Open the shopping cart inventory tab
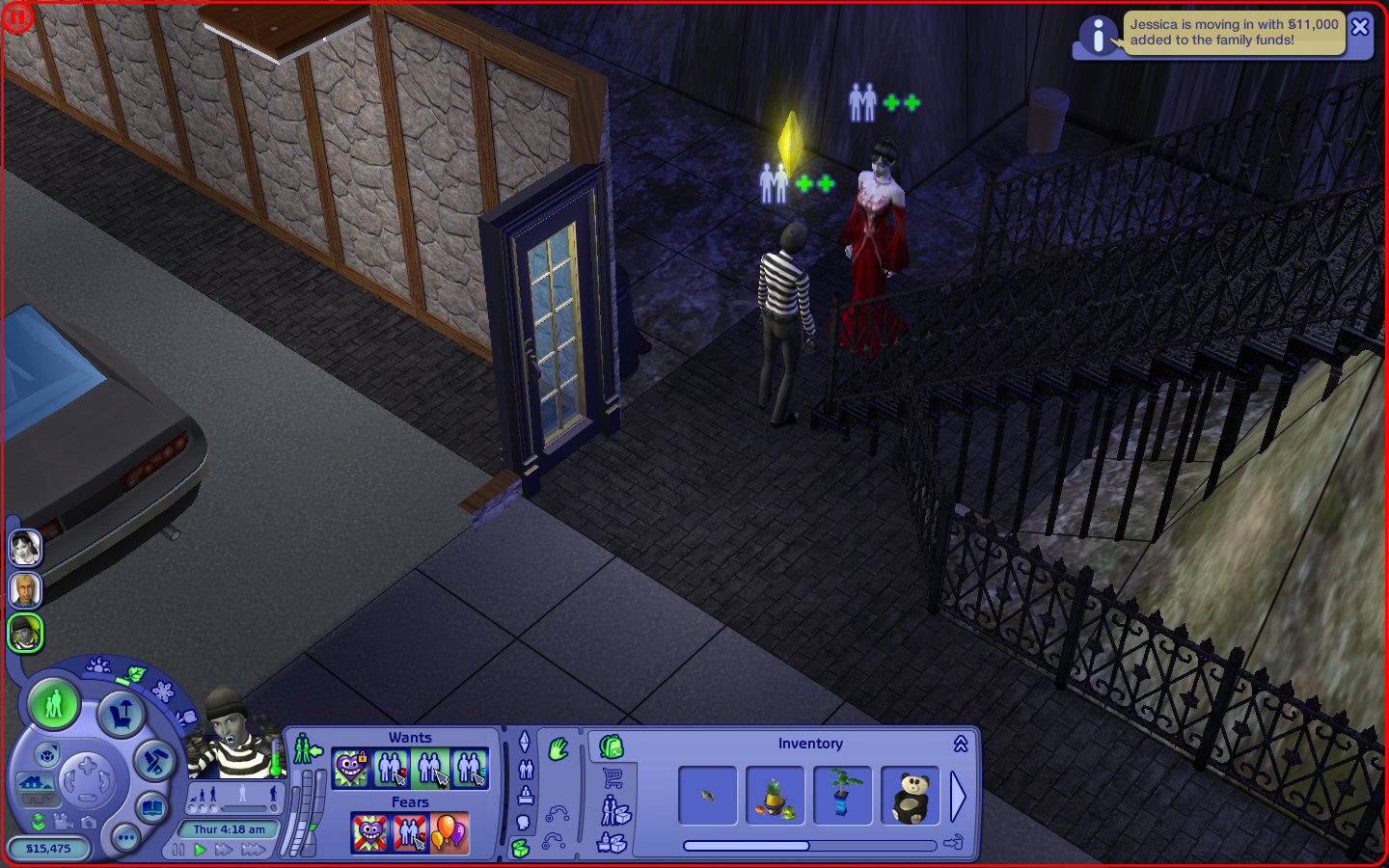1389x868 pixels. click(x=613, y=778)
